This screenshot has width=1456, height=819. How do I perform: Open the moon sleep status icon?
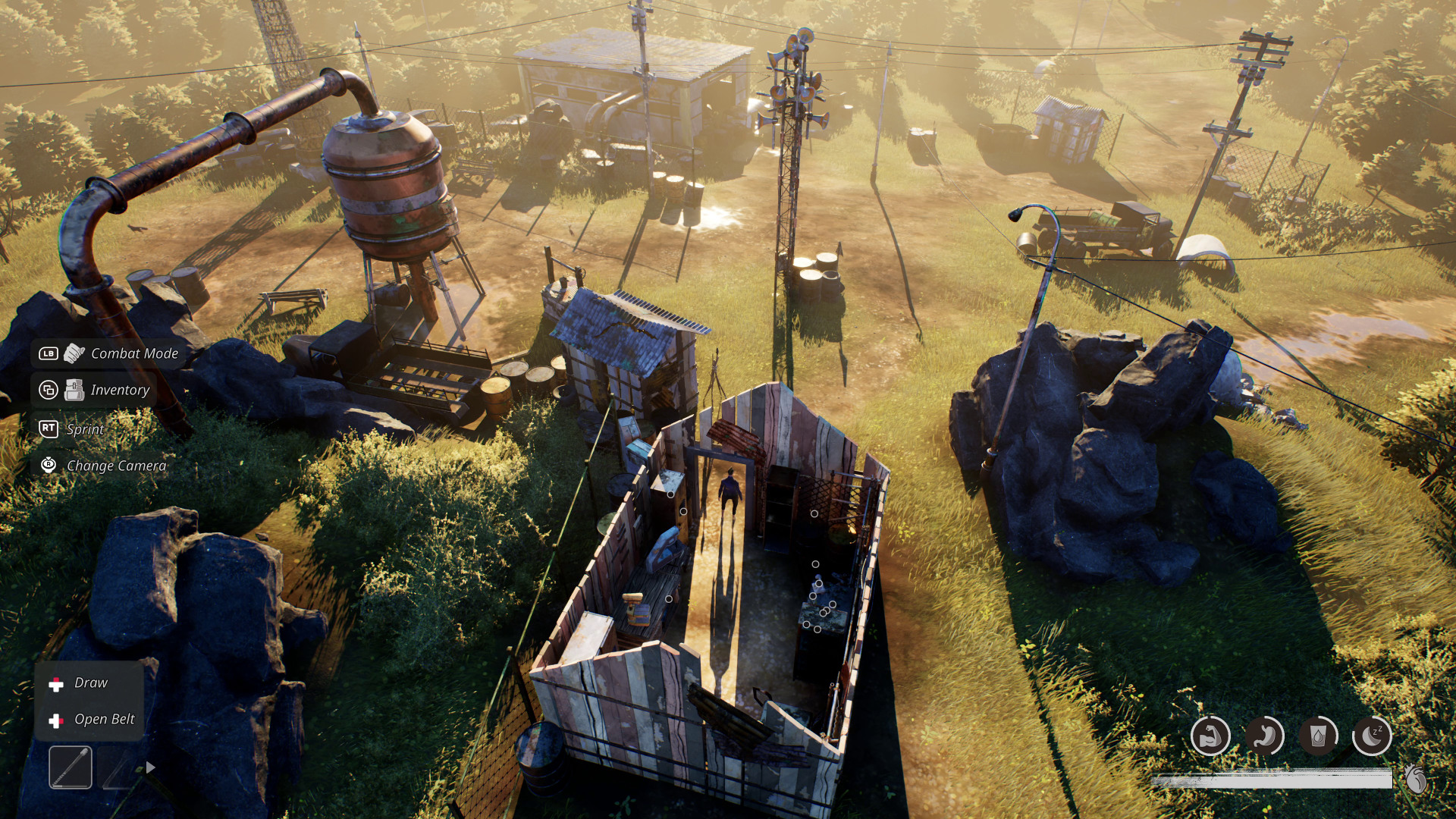tap(1372, 736)
